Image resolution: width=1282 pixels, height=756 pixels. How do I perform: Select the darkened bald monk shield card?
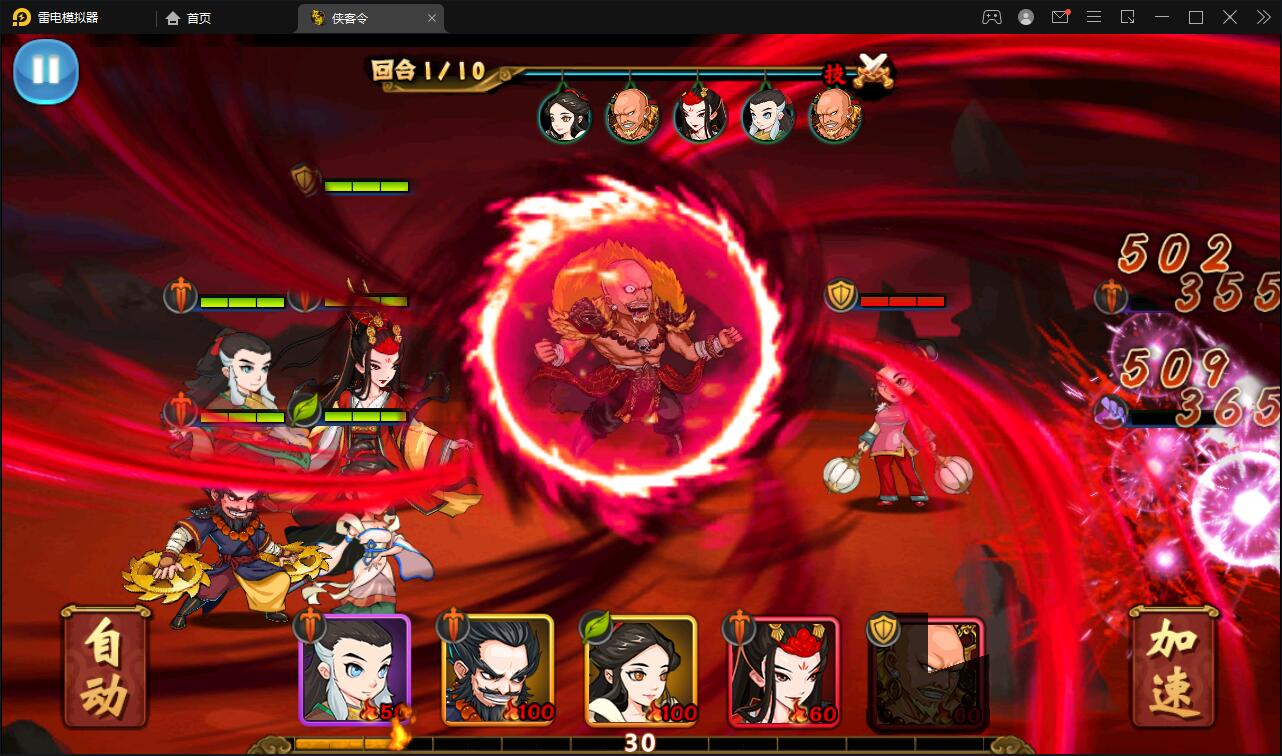coord(927,670)
